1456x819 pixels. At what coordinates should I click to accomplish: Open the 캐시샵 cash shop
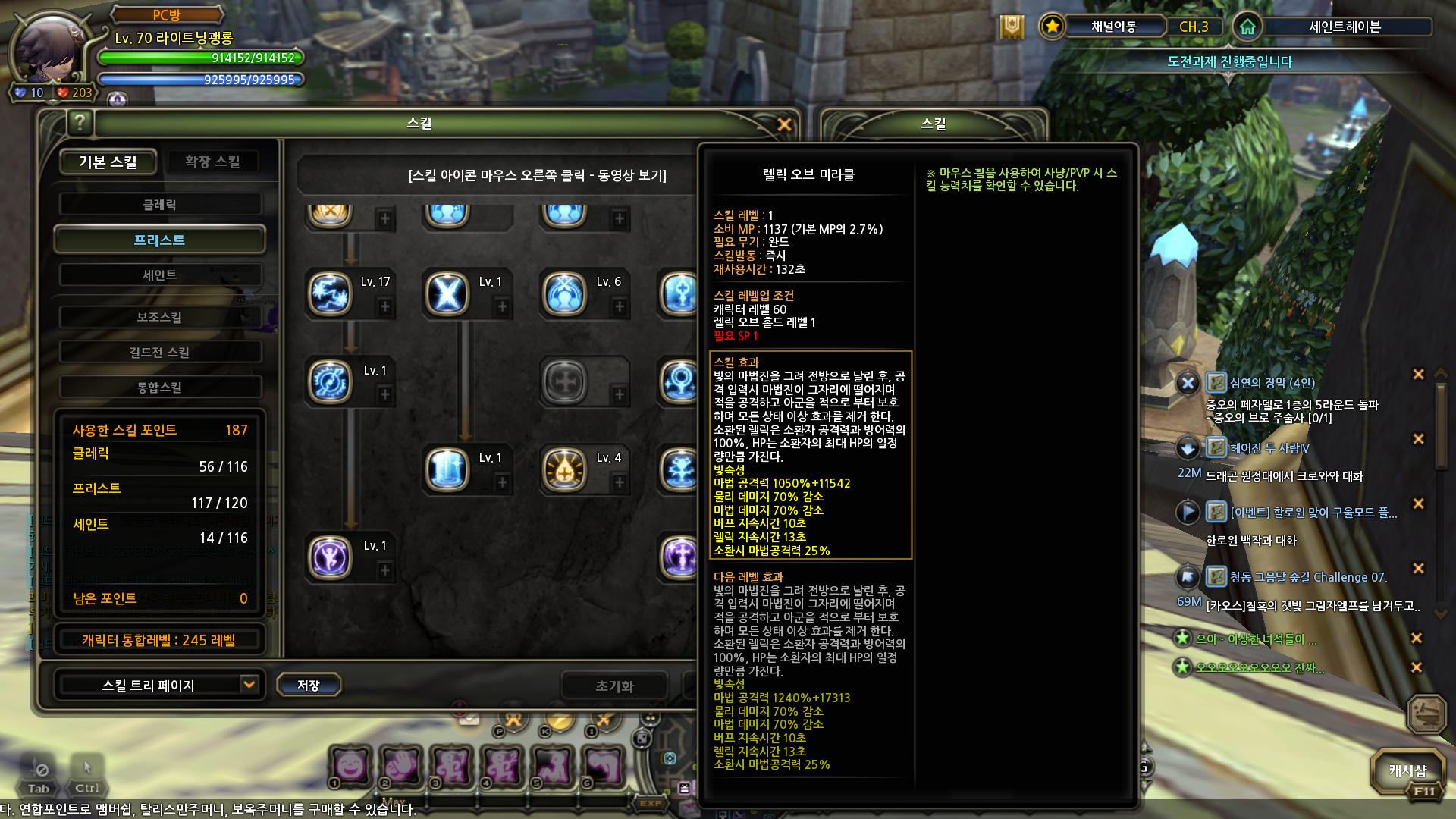(1407, 771)
